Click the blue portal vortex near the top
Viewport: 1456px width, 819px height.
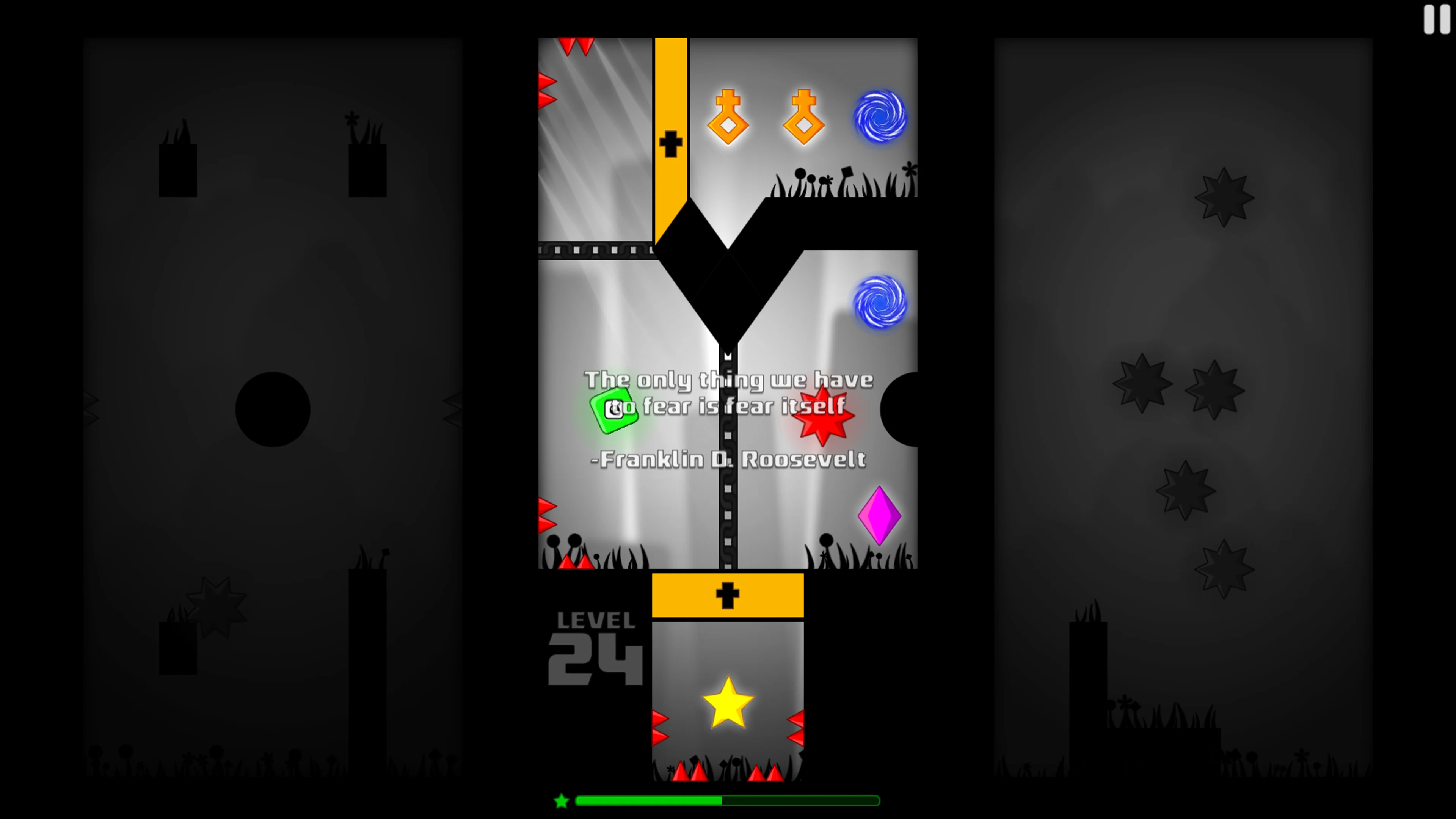880,117
